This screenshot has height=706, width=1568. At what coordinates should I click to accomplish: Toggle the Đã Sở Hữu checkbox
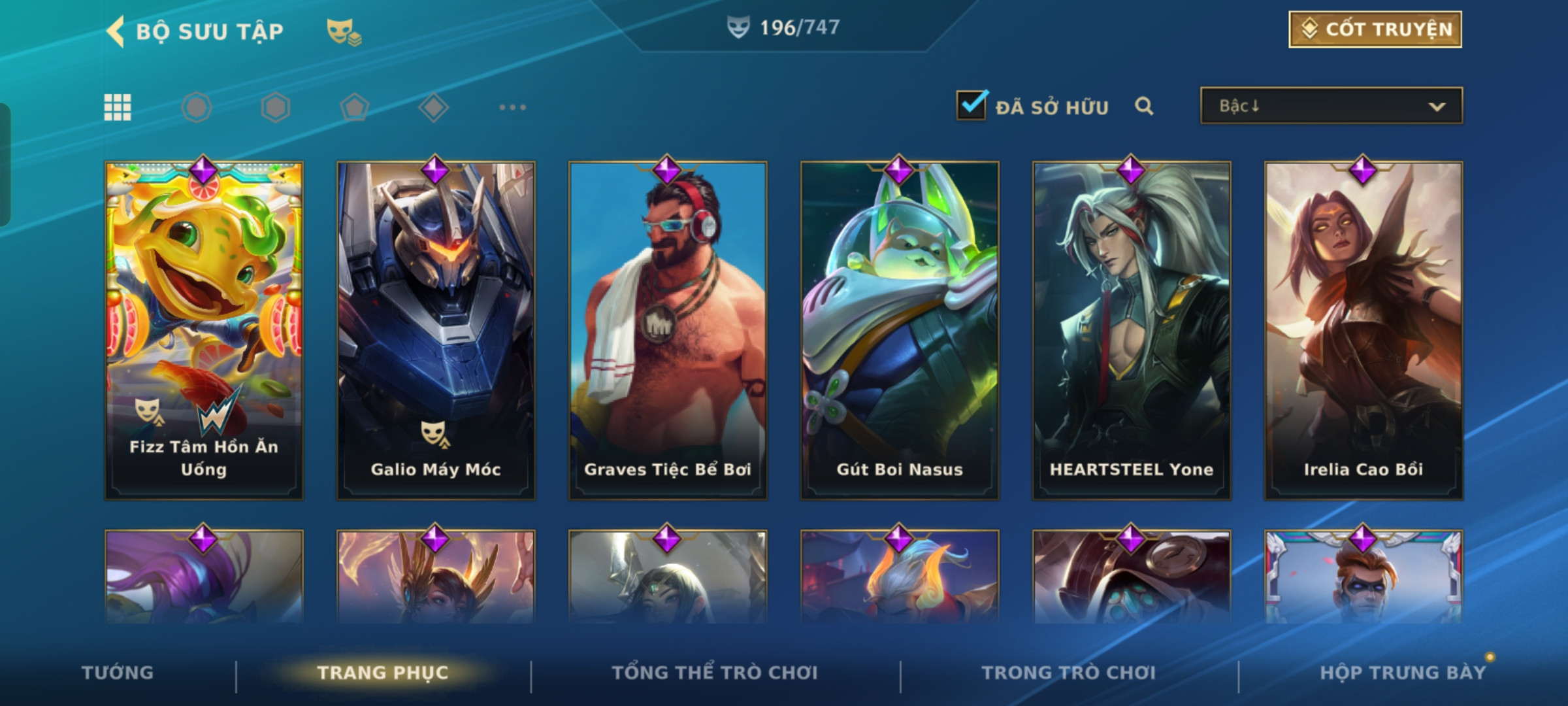(x=971, y=106)
